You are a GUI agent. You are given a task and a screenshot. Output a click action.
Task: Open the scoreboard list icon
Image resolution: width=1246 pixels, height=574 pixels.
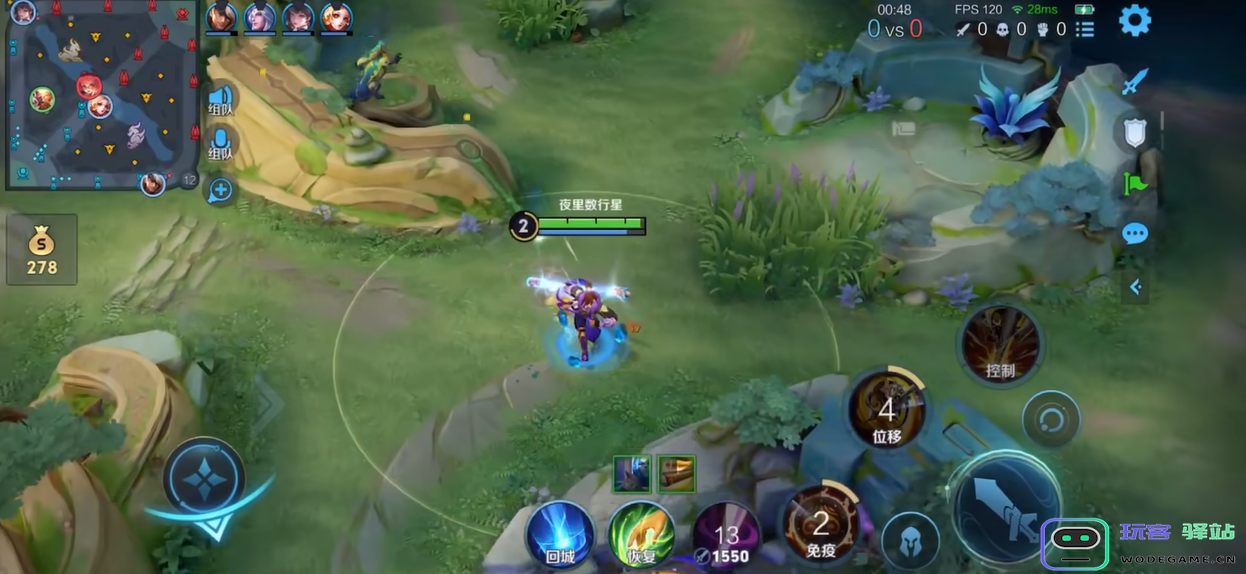(x=1085, y=30)
